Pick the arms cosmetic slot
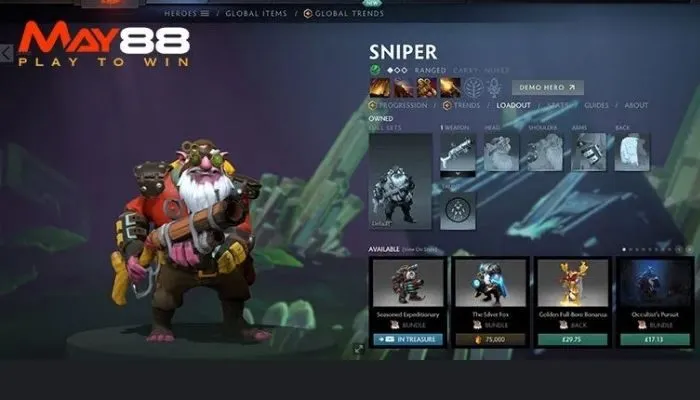The width and height of the screenshot is (700, 400). pos(589,152)
